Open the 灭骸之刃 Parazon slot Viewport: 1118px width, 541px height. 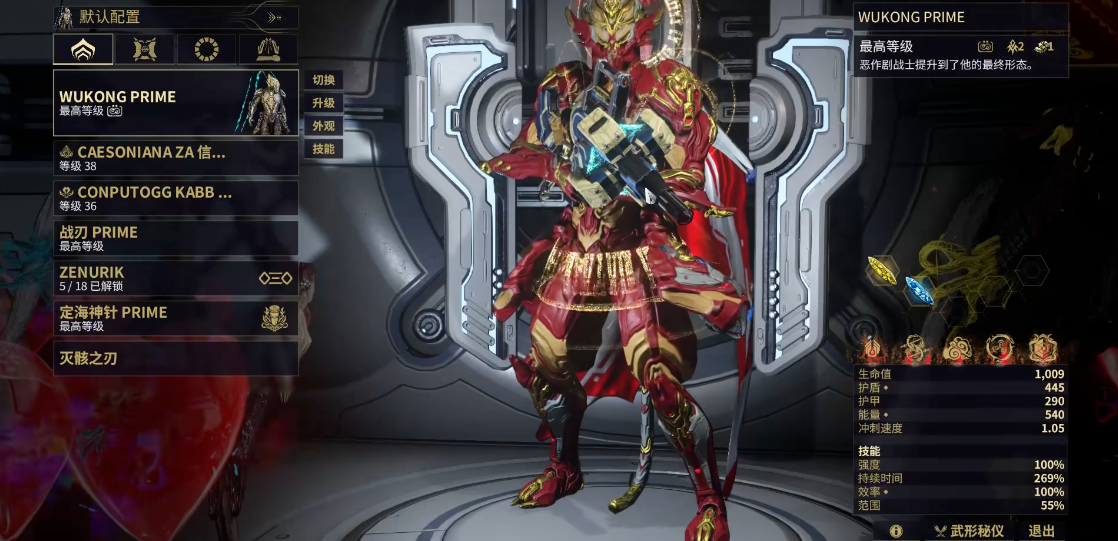175,358
